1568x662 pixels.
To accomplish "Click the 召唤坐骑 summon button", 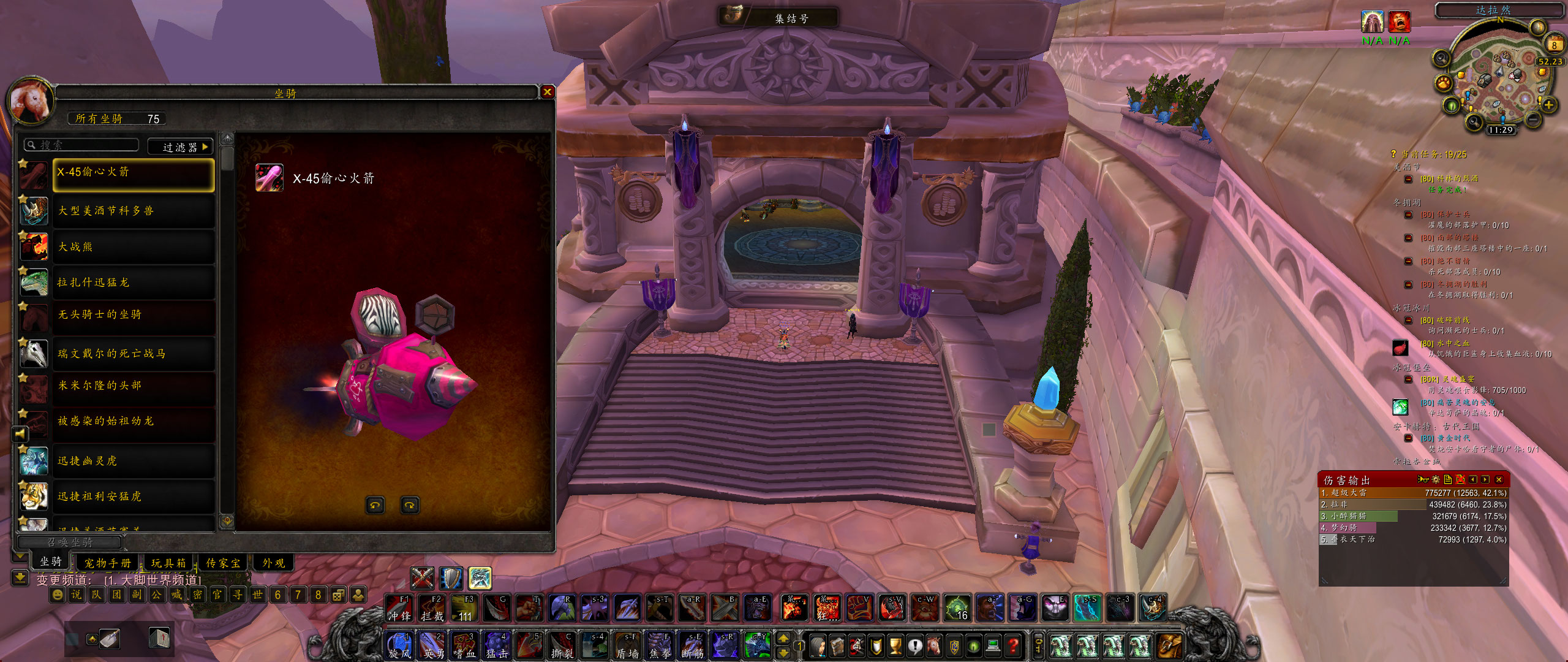I will (x=70, y=542).
